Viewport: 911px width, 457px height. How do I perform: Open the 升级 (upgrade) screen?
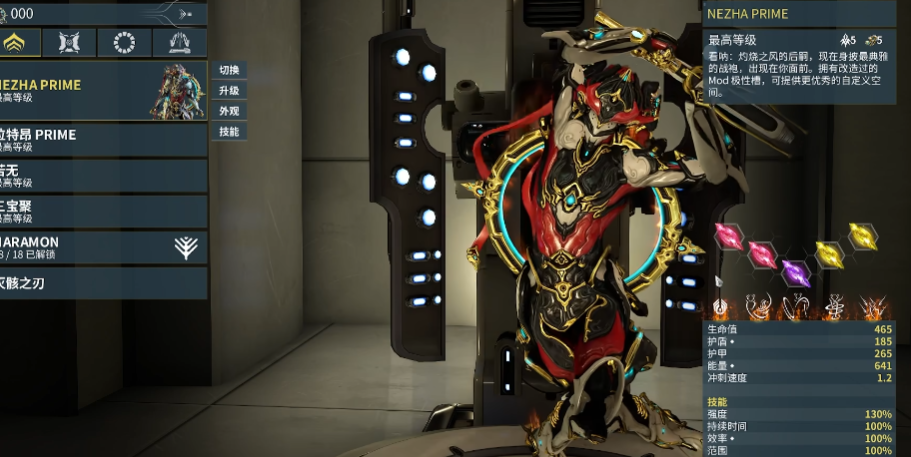pos(229,91)
